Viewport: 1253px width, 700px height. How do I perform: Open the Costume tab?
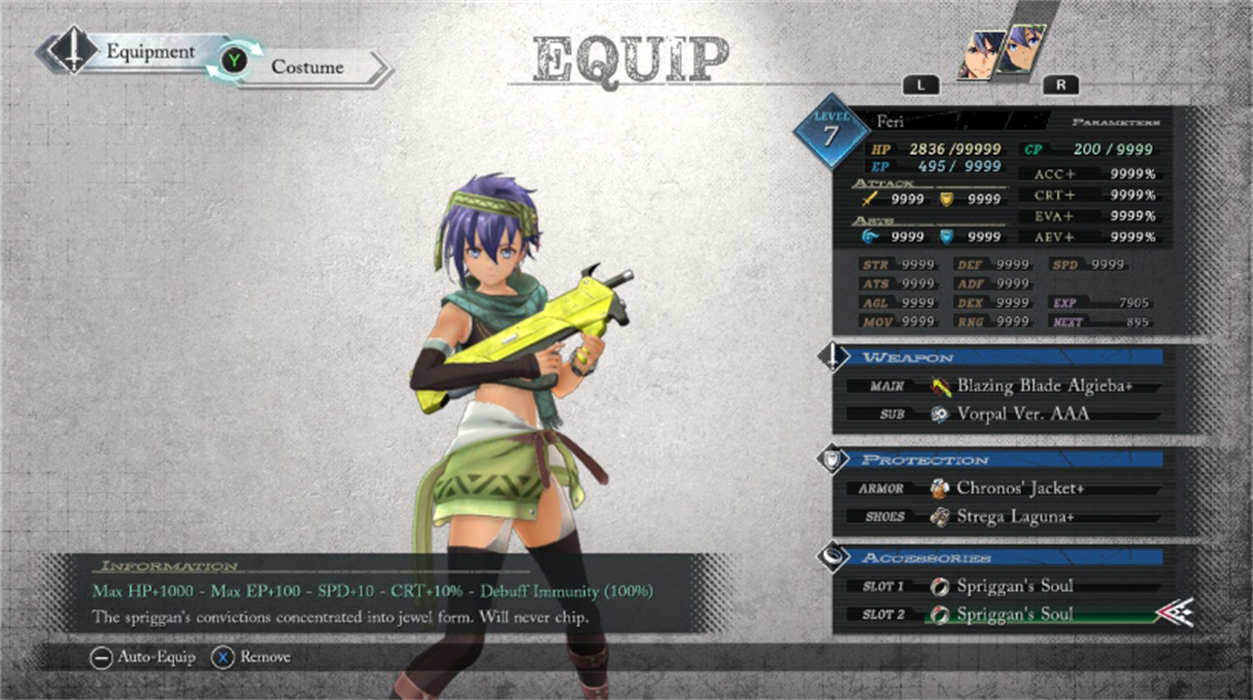coord(306,68)
